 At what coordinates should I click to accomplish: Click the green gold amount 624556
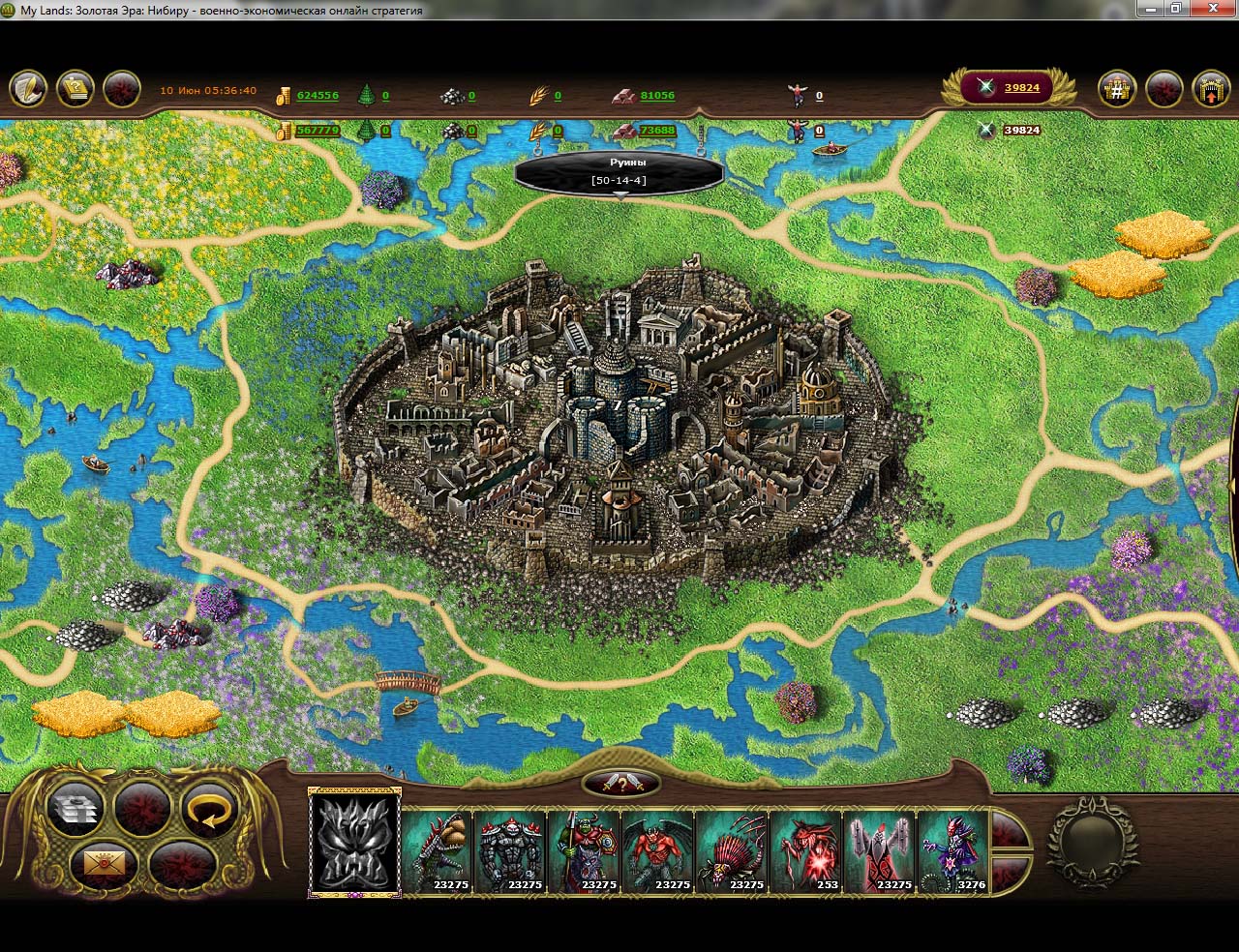coord(317,96)
